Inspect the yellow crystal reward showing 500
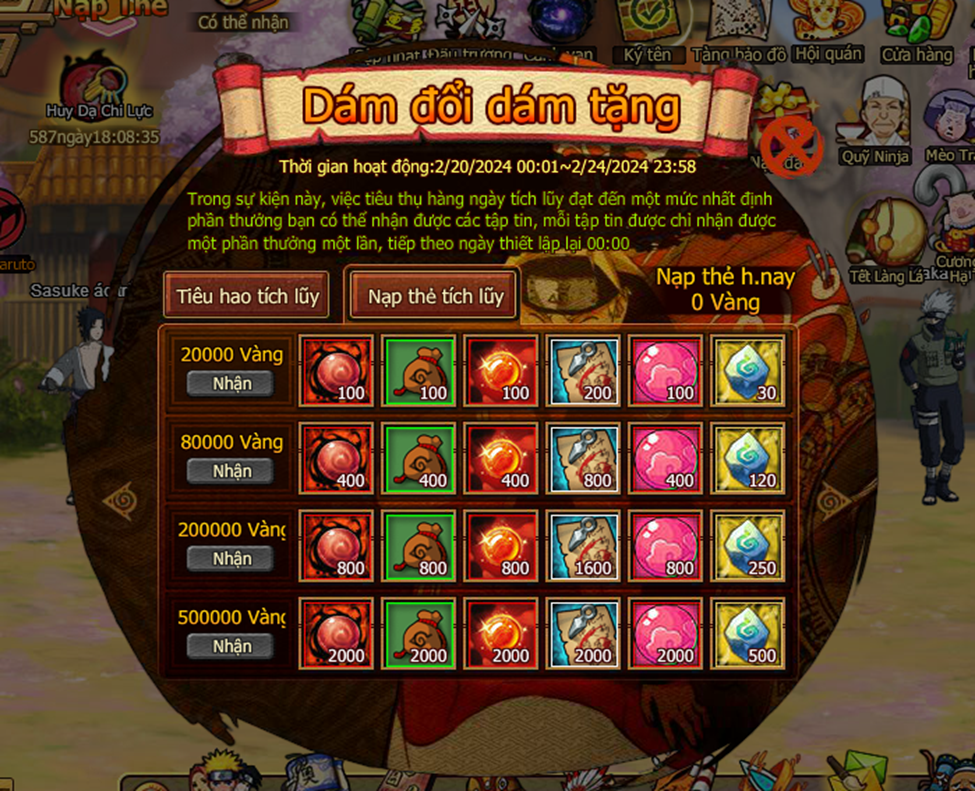 click(747, 634)
